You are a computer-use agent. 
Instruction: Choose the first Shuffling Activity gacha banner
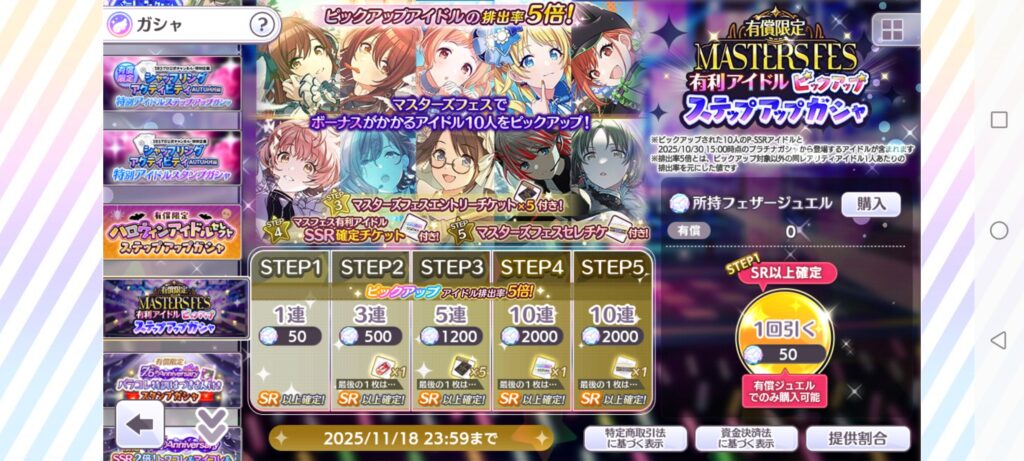pyautogui.click(x=171, y=87)
